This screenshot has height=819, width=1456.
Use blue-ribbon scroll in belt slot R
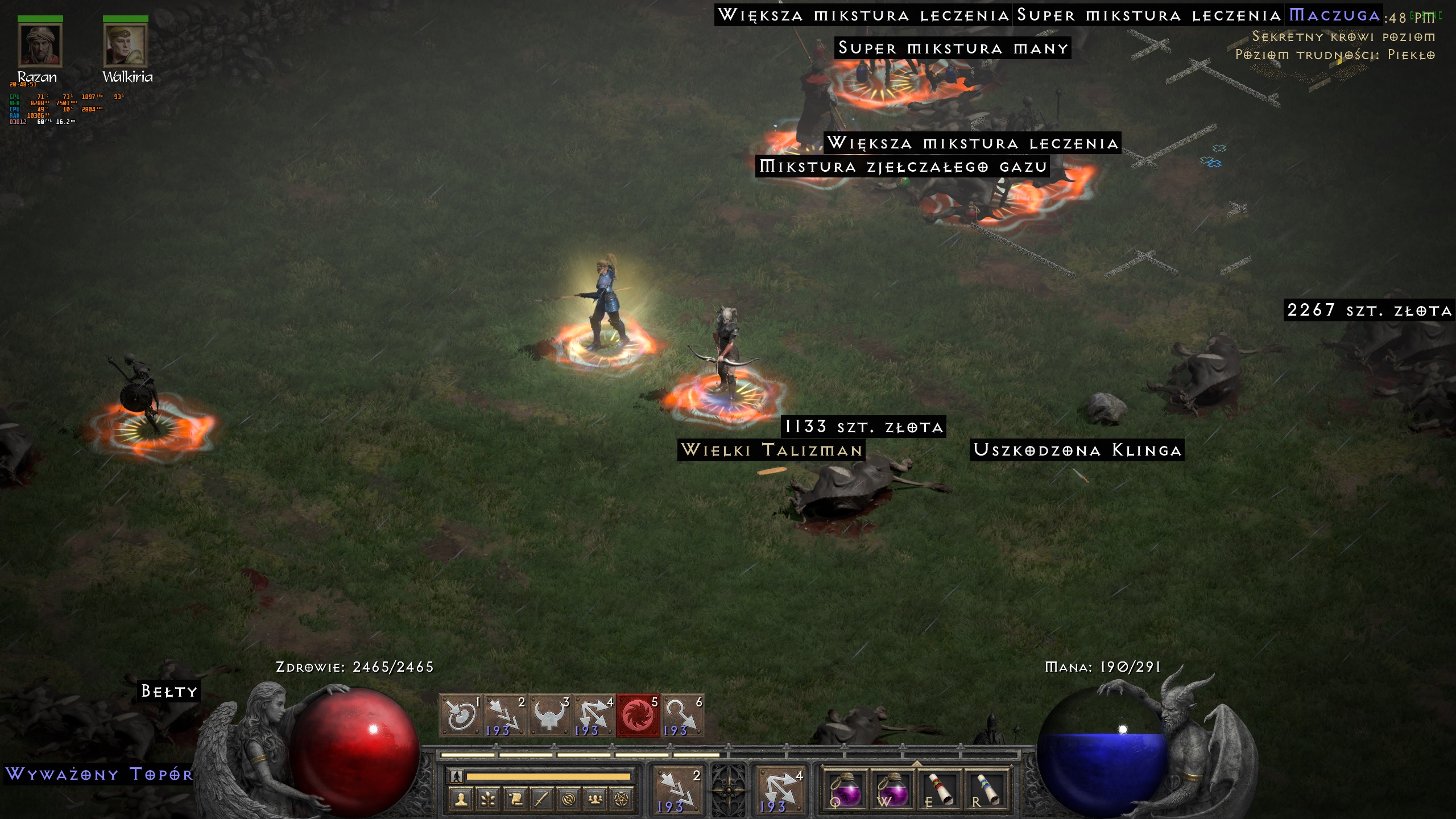pyautogui.click(x=986, y=791)
